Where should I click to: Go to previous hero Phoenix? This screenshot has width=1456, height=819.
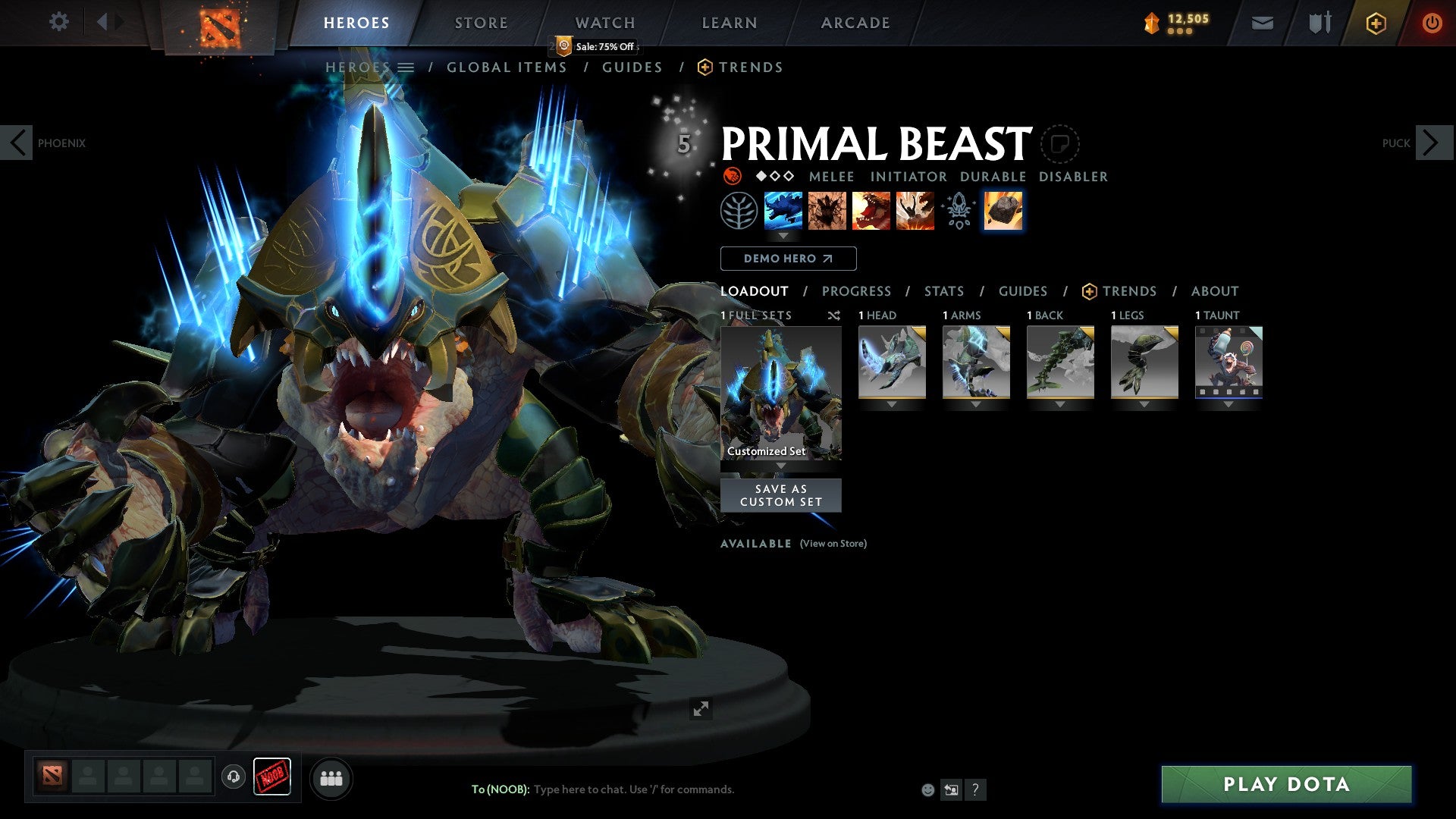point(17,143)
